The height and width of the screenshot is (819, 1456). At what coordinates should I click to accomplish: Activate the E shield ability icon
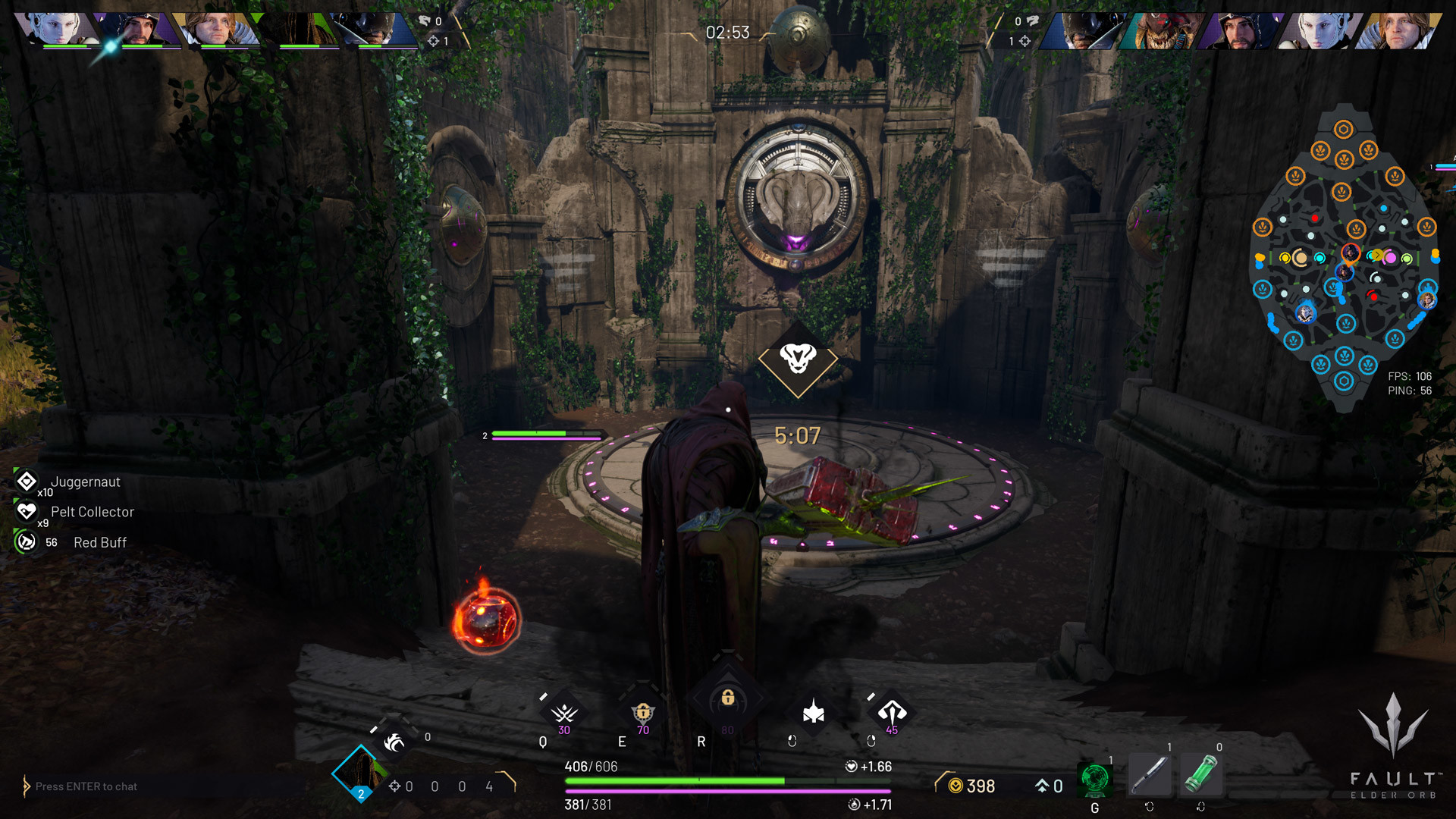pos(642,714)
